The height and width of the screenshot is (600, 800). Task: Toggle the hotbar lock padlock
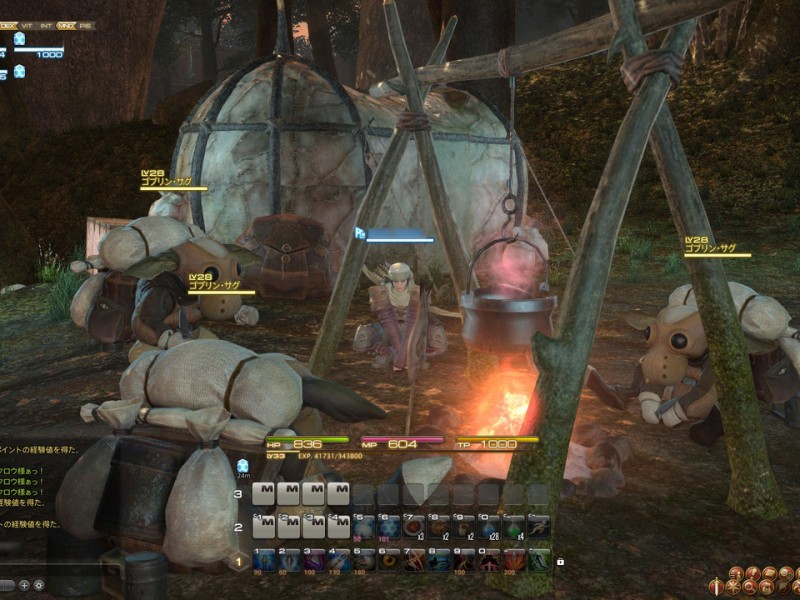click(560, 561)
